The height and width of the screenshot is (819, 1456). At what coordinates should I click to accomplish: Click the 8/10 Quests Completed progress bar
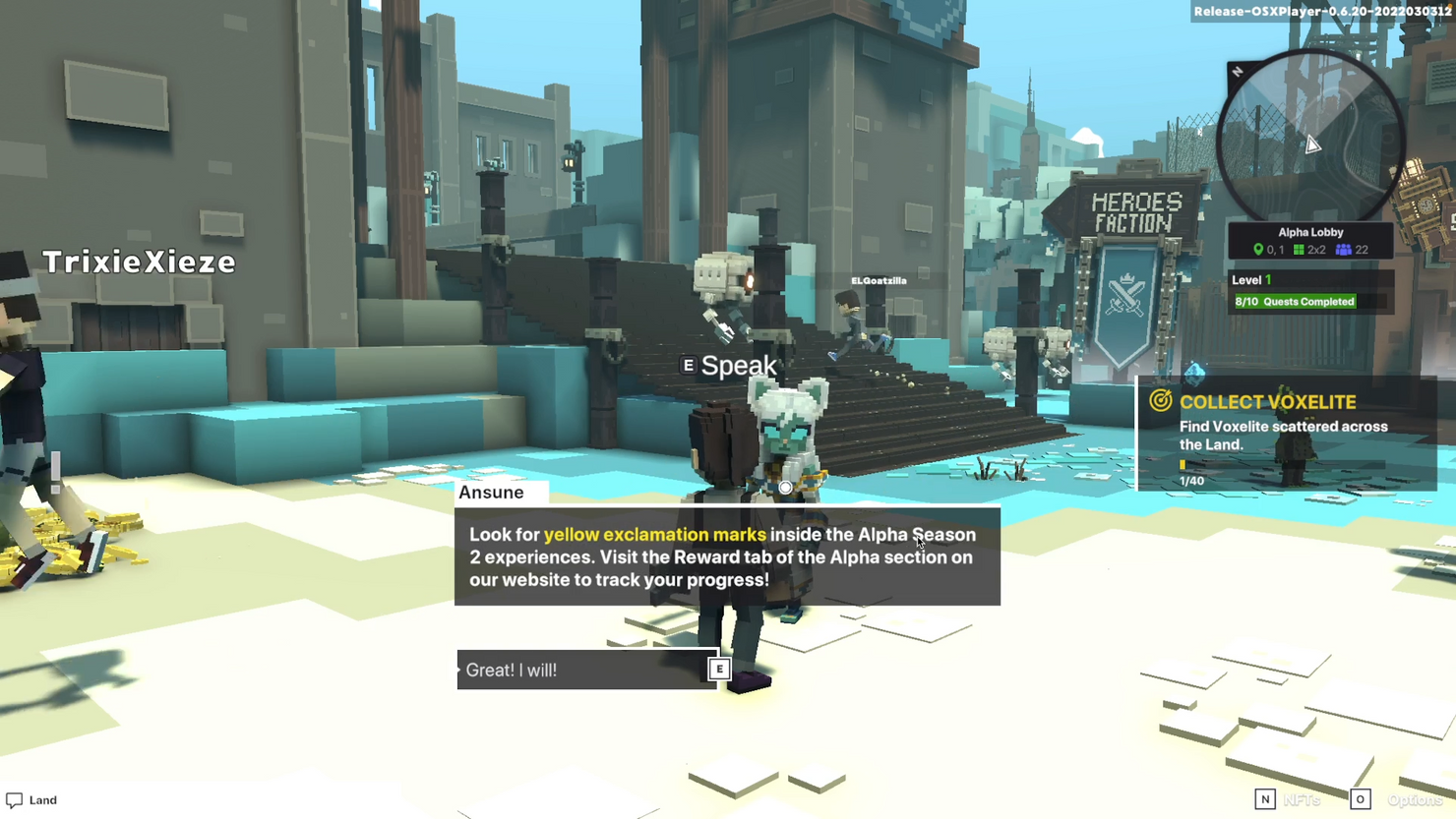1295,301
